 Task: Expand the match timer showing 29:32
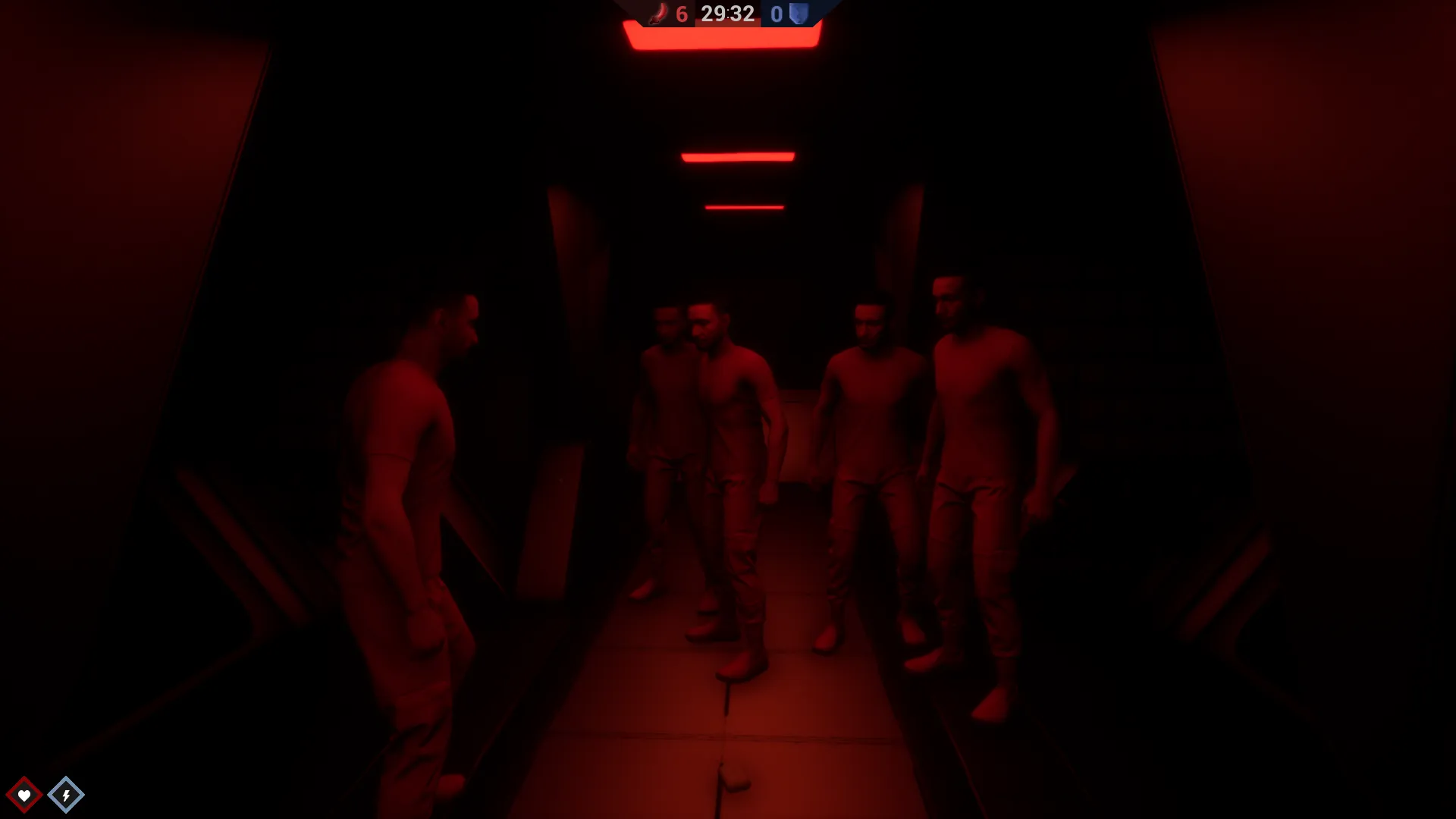[x=726, y=13]
